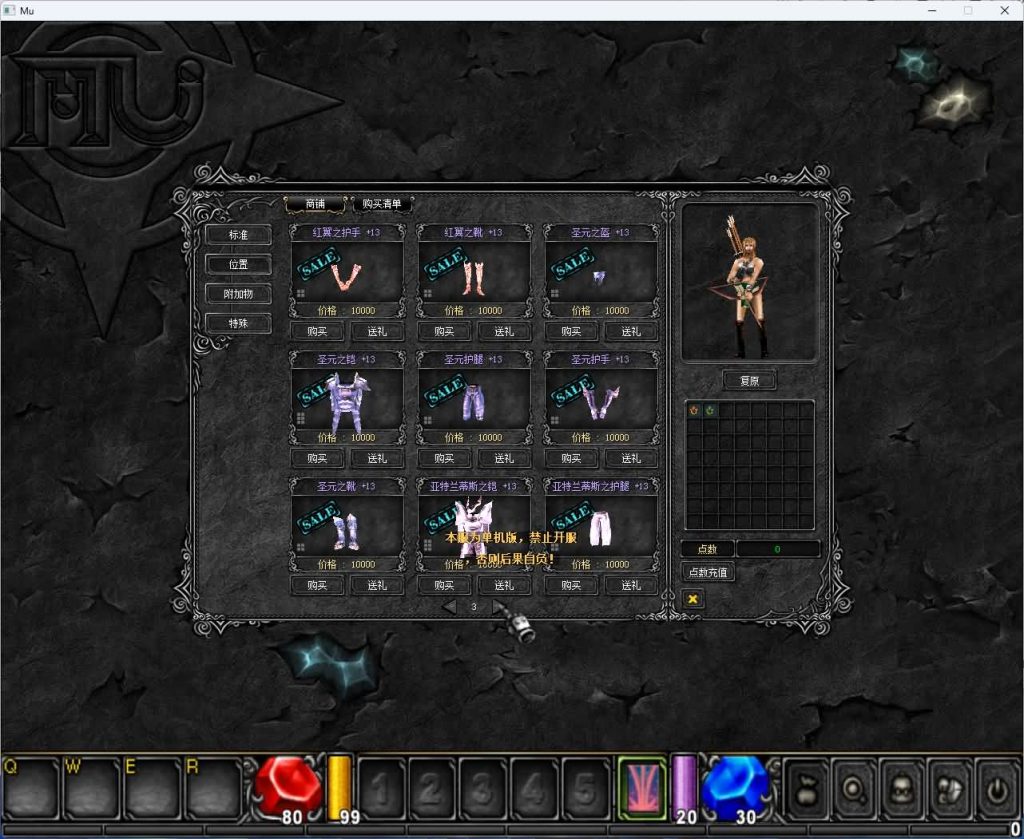Open the 位置 category
Viewport: 1024px width, 839px height.
(x=237, y=265)
